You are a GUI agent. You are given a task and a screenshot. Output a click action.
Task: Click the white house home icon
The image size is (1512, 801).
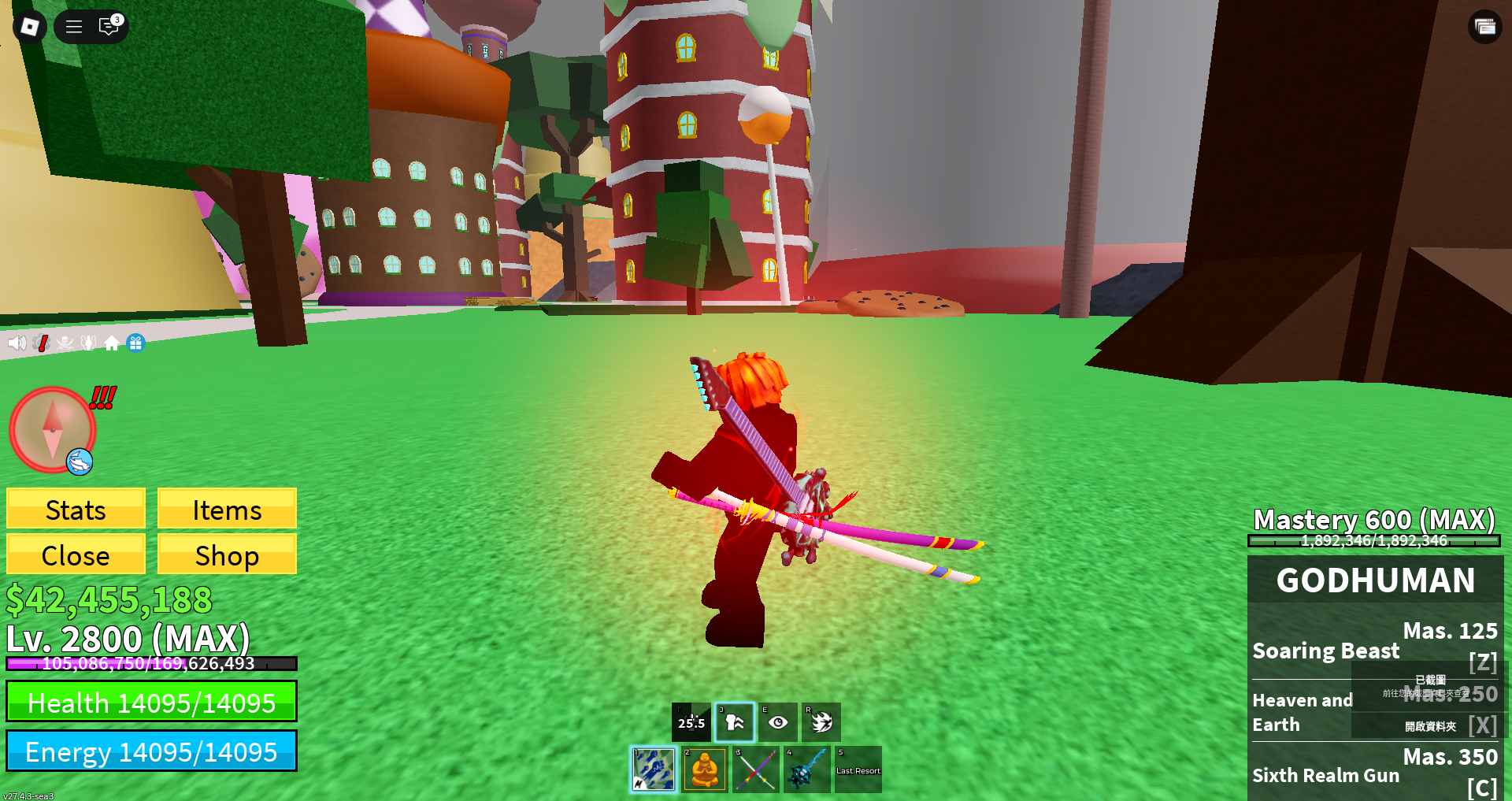coord(112,343)
